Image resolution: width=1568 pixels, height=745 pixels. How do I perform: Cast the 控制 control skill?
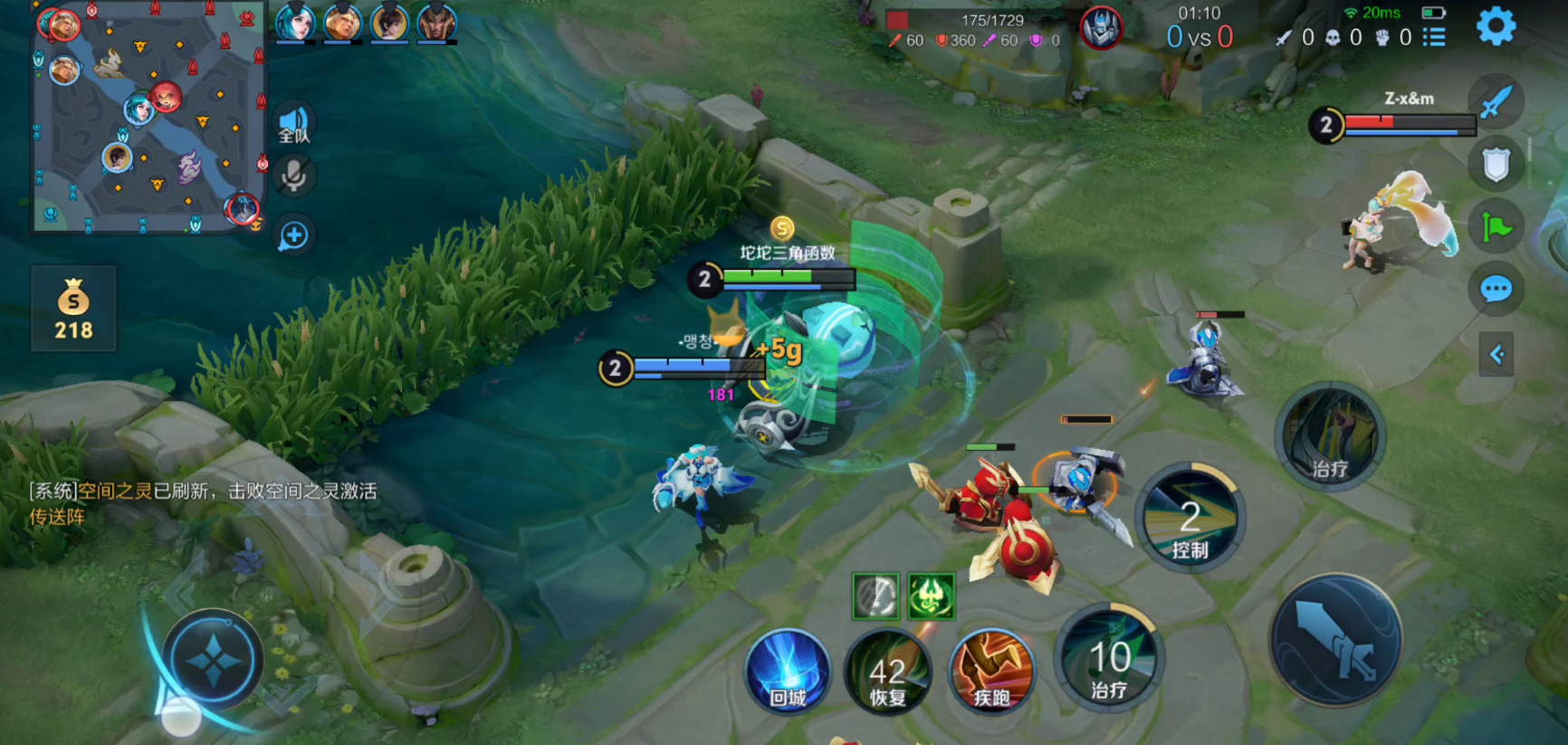pyautogui.click(x=1190, y=519)
